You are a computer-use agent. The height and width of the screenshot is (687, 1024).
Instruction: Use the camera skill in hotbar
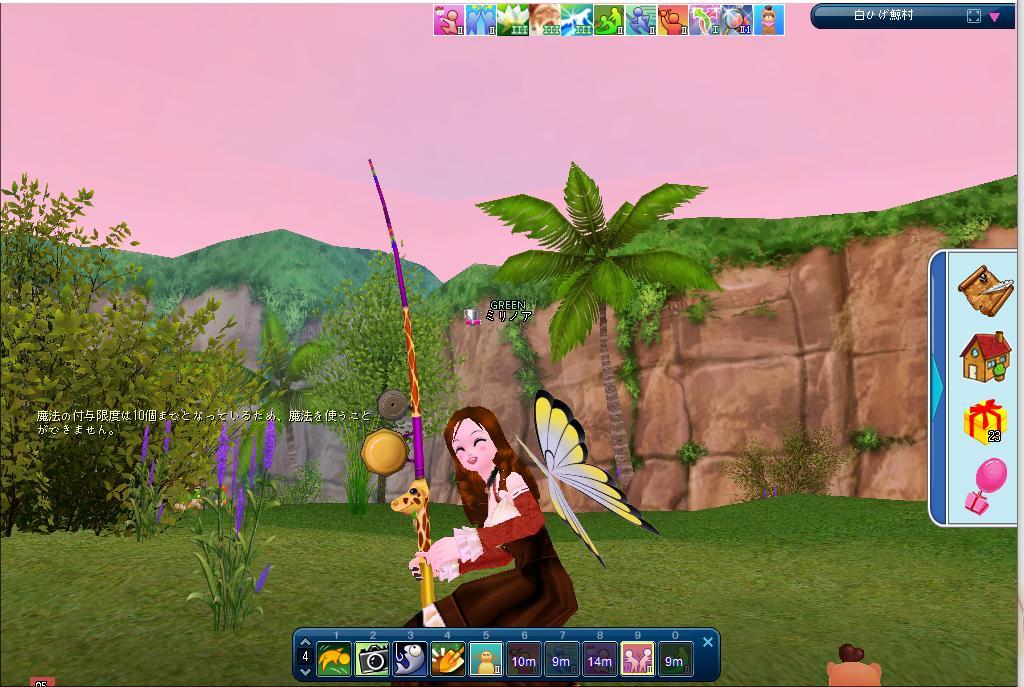point(372,660)
